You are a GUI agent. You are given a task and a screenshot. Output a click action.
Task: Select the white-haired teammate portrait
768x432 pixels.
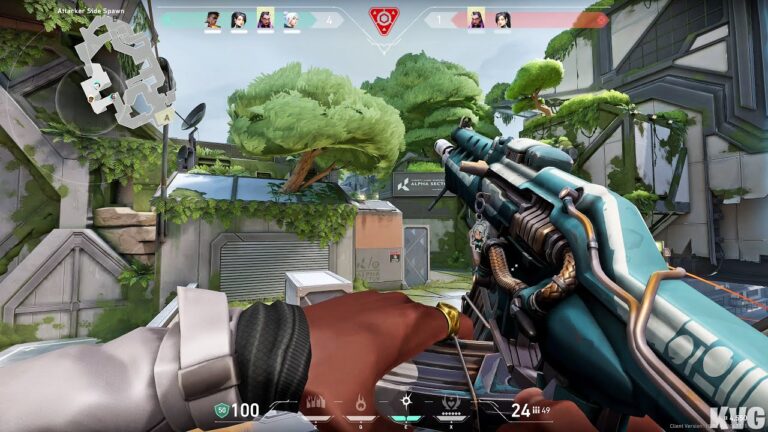tap(291, 19)
